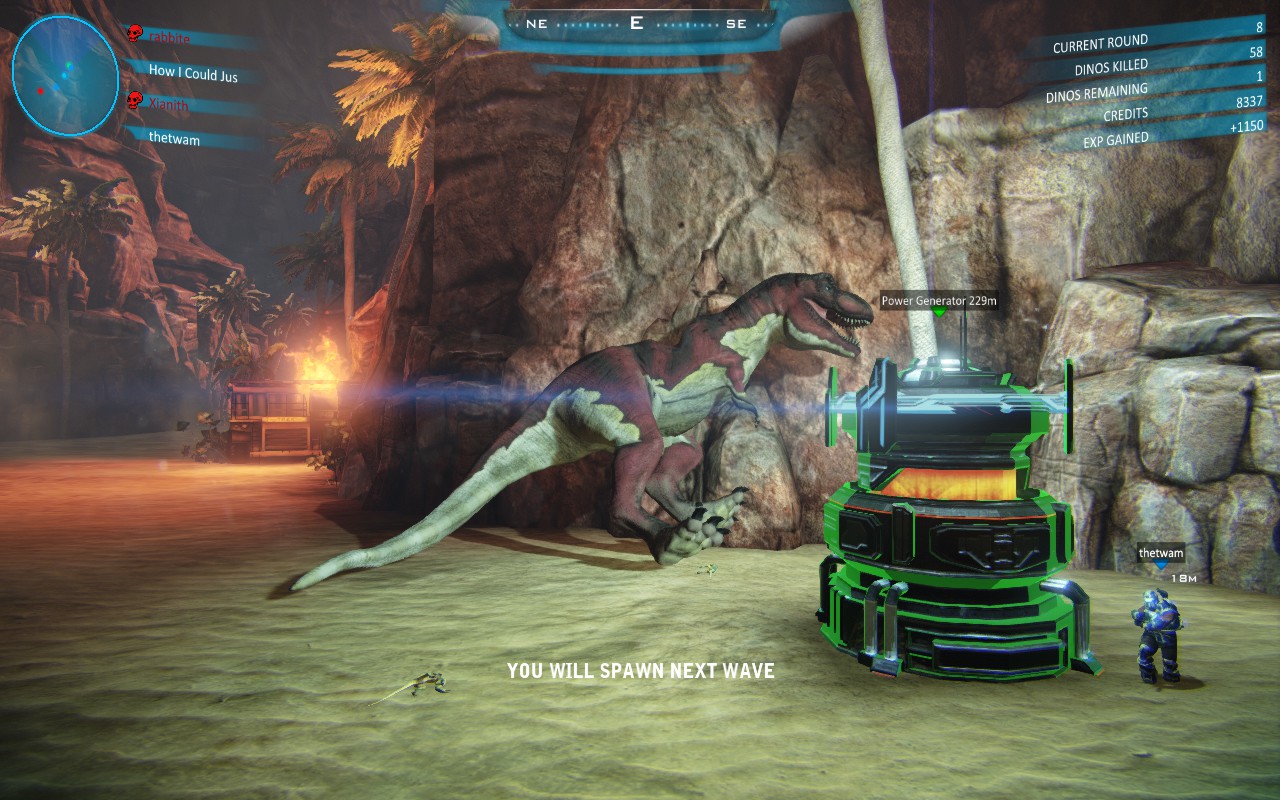Select the 'How I Could Jus' player row
Image resolution: width=1280 pixels, height=800 pixels.
[x=192, y=72]
